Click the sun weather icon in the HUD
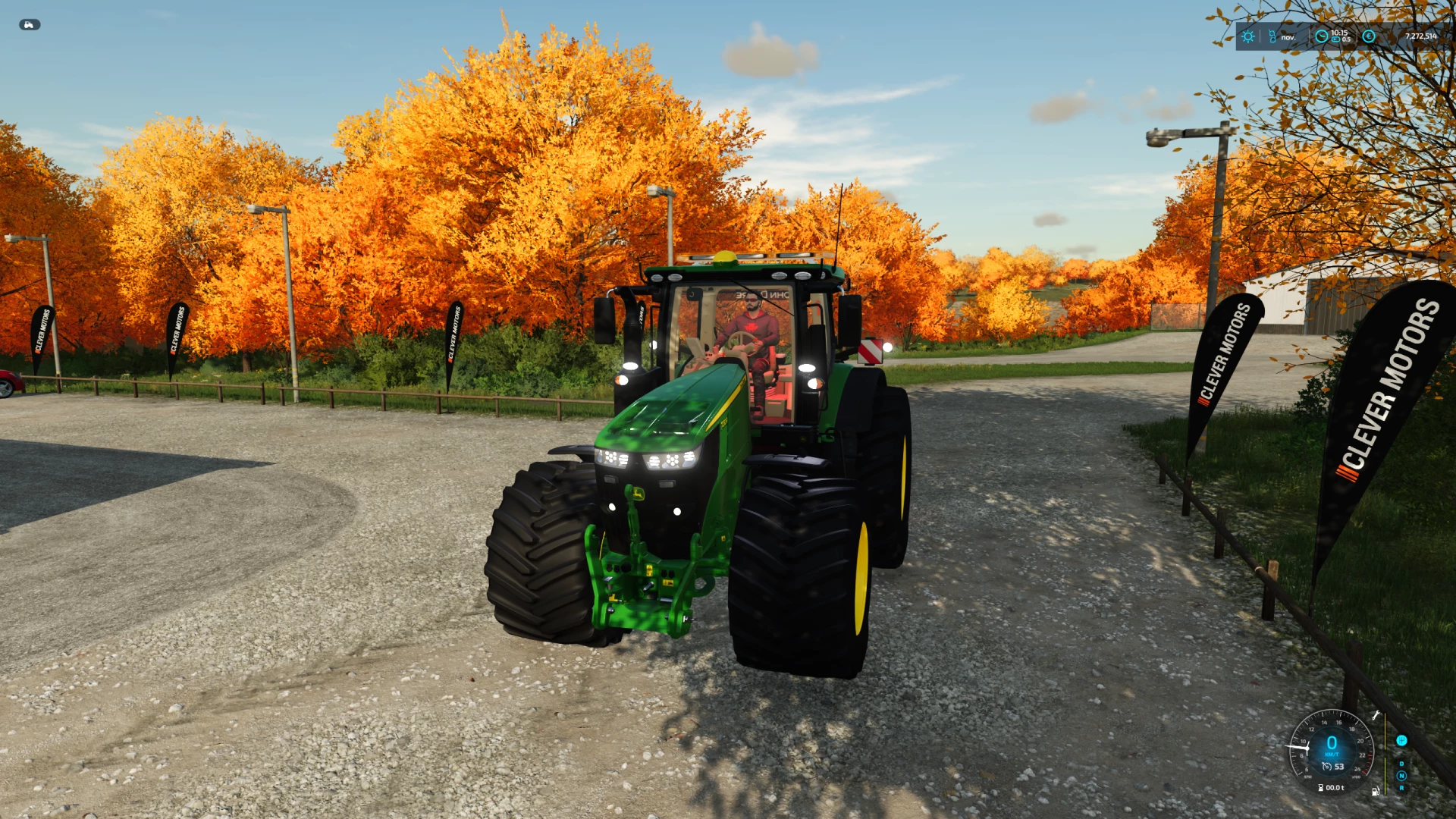 point(1248,36)
